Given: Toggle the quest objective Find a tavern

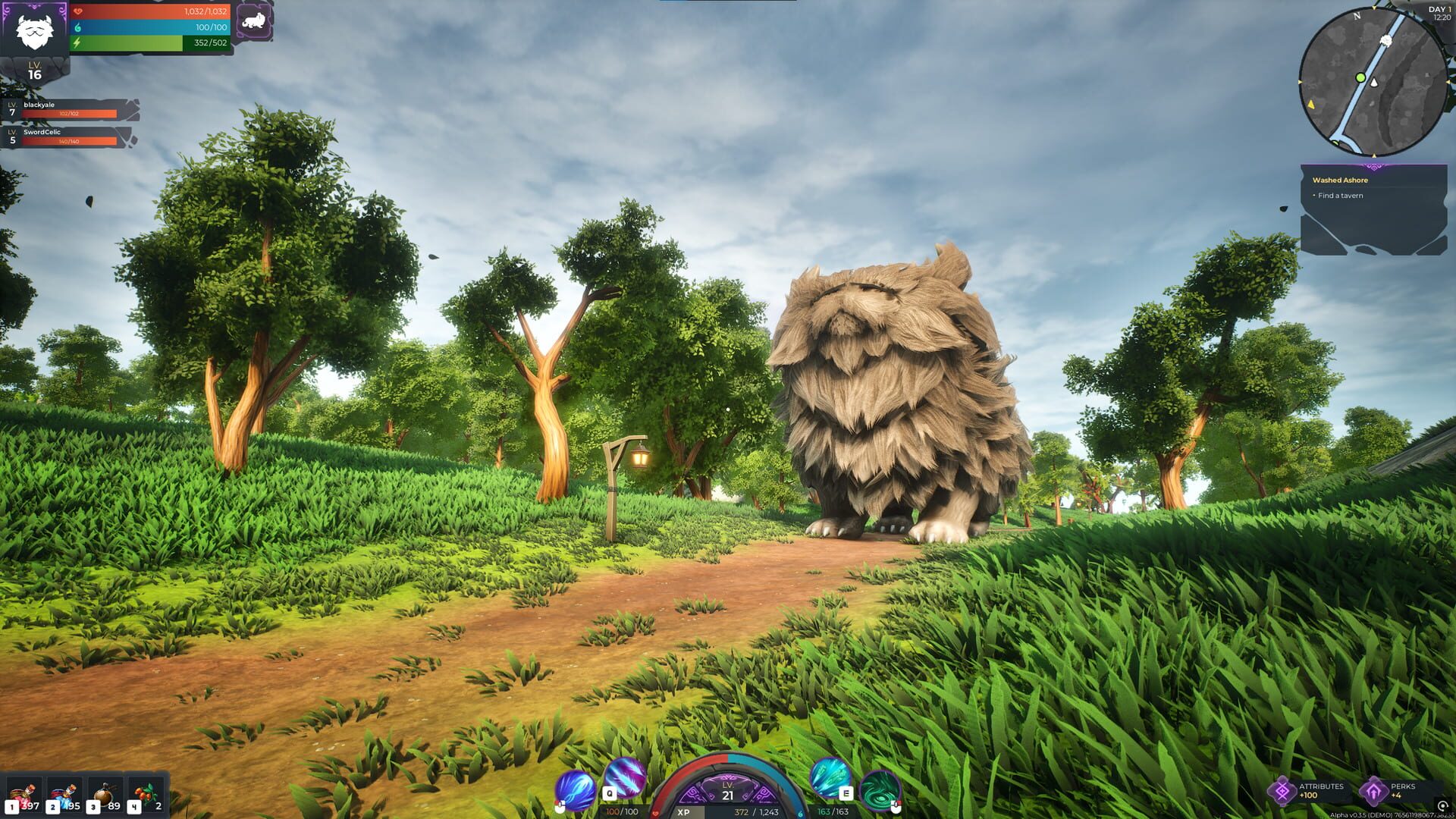Looking at the screenshot, I should pos(1342,195).
